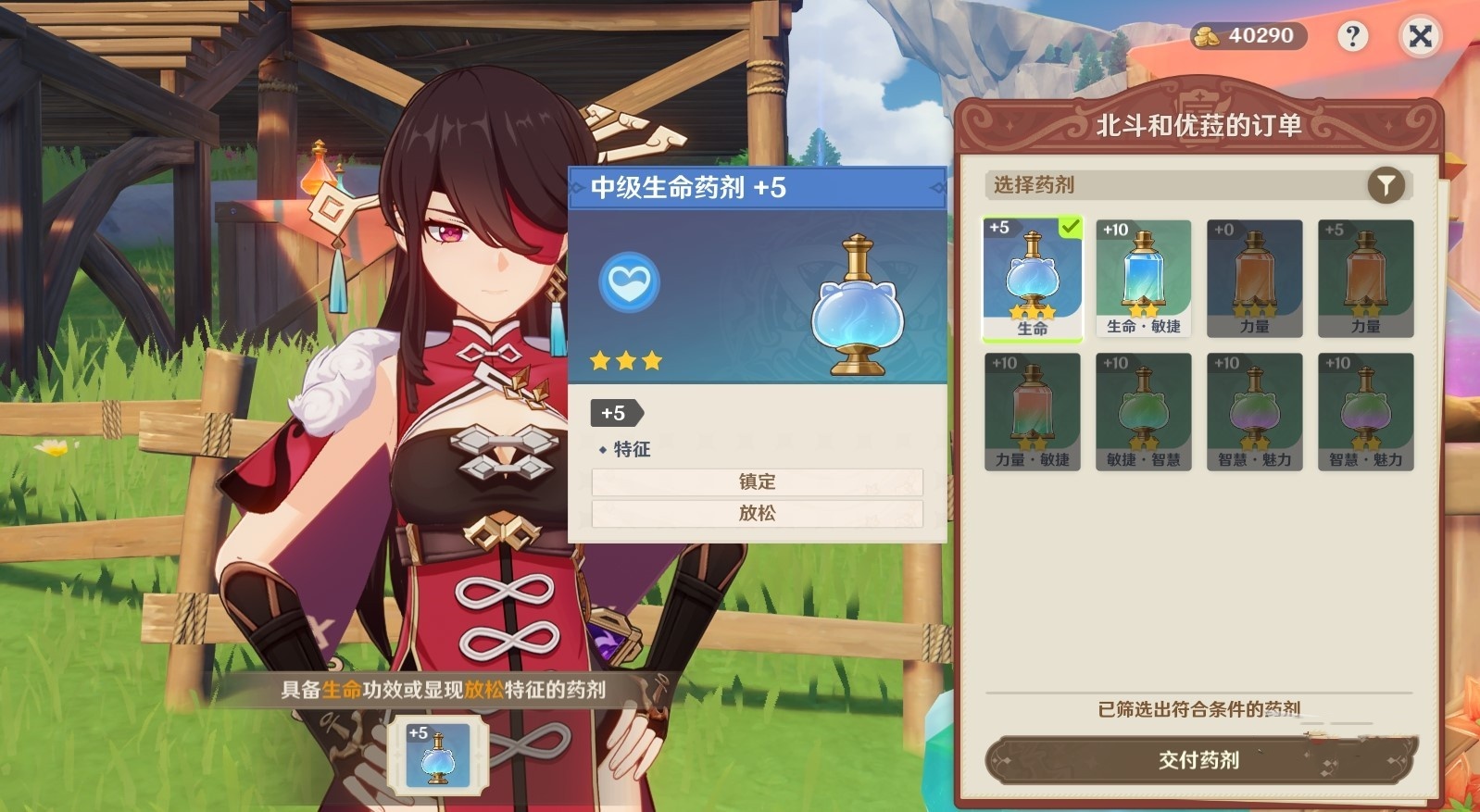Click the 特征 traits section header
Image resolution: width=1480 pixels, height=812 pixels.
coord(633,449)
